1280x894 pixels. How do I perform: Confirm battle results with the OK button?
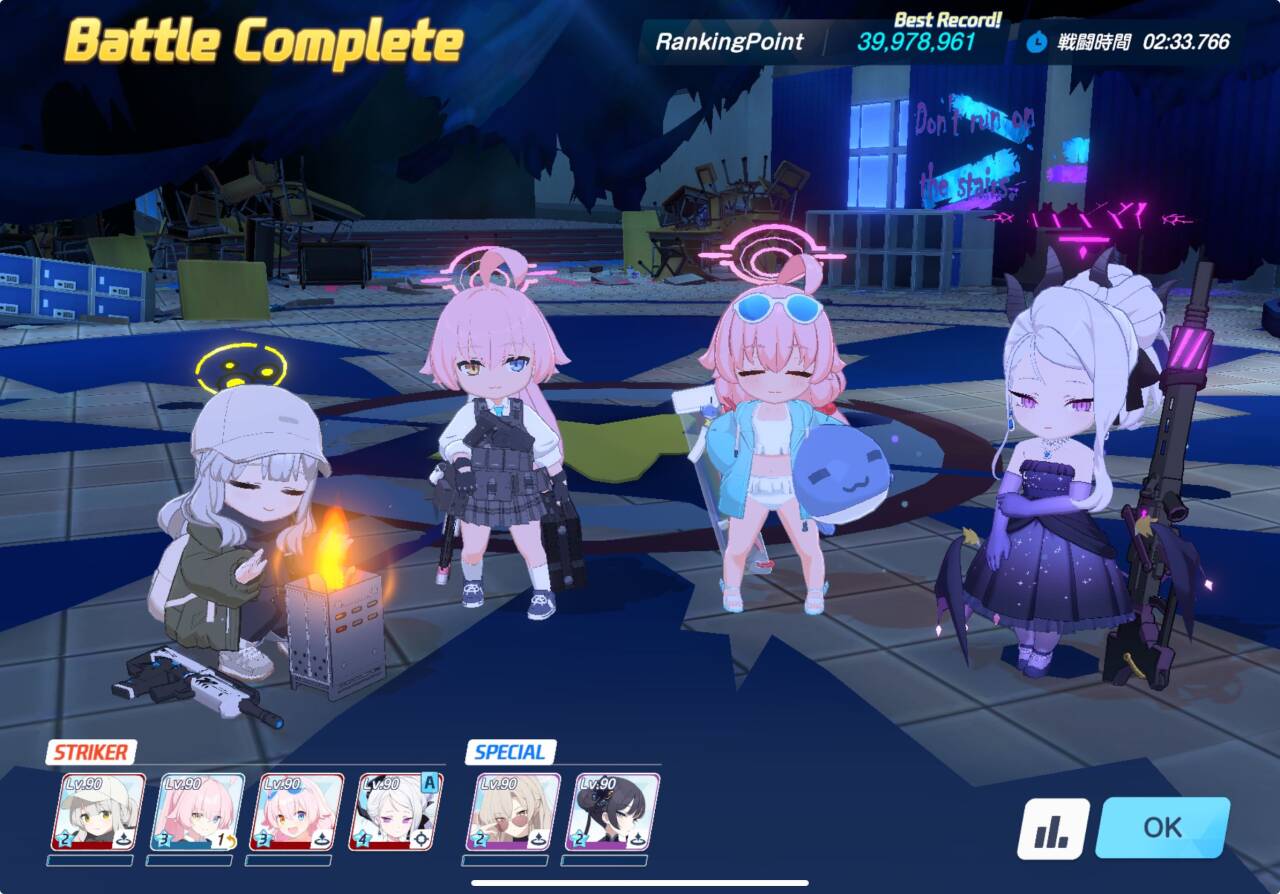click(1162, 827)
